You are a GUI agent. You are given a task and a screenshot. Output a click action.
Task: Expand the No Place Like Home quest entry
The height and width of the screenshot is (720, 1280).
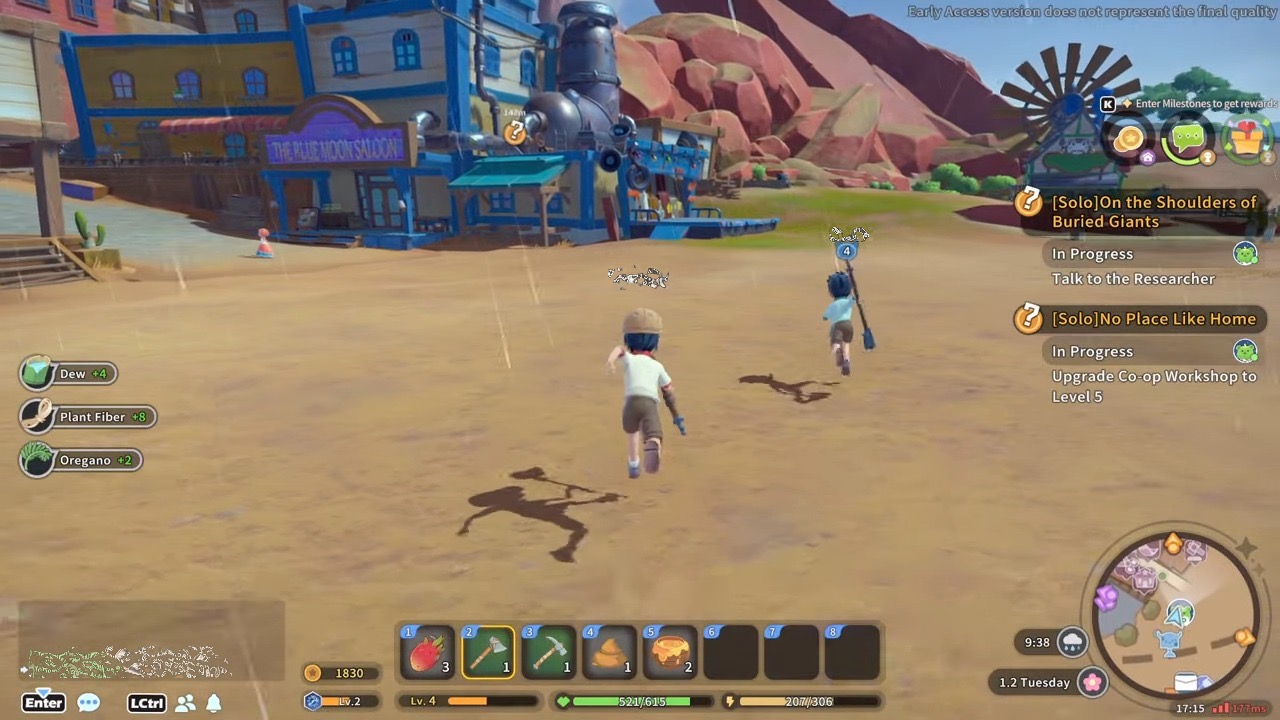(1155, 318)
